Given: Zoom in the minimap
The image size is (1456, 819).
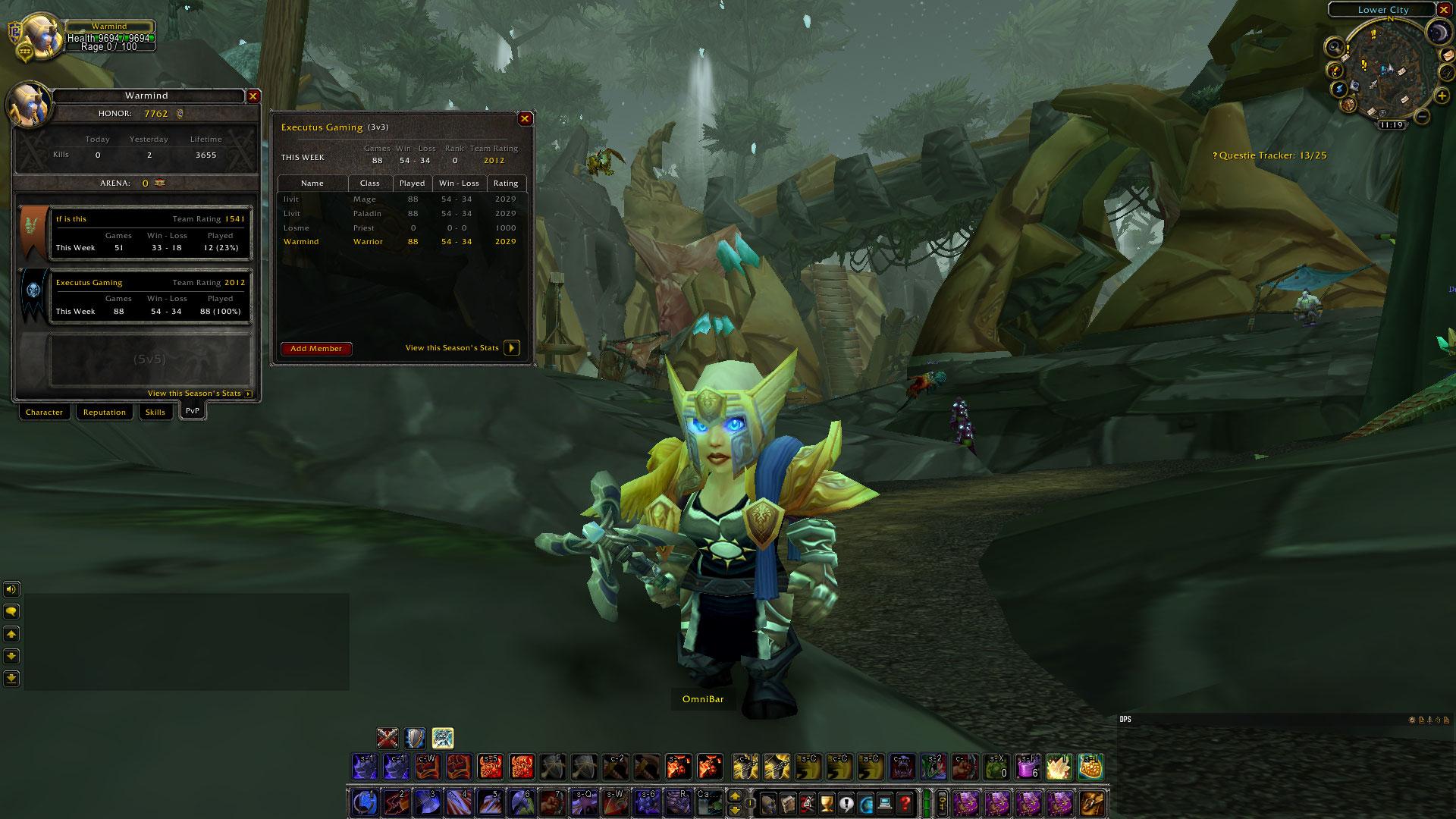Looking at the screenshot, I should (x=1441, y=96).
